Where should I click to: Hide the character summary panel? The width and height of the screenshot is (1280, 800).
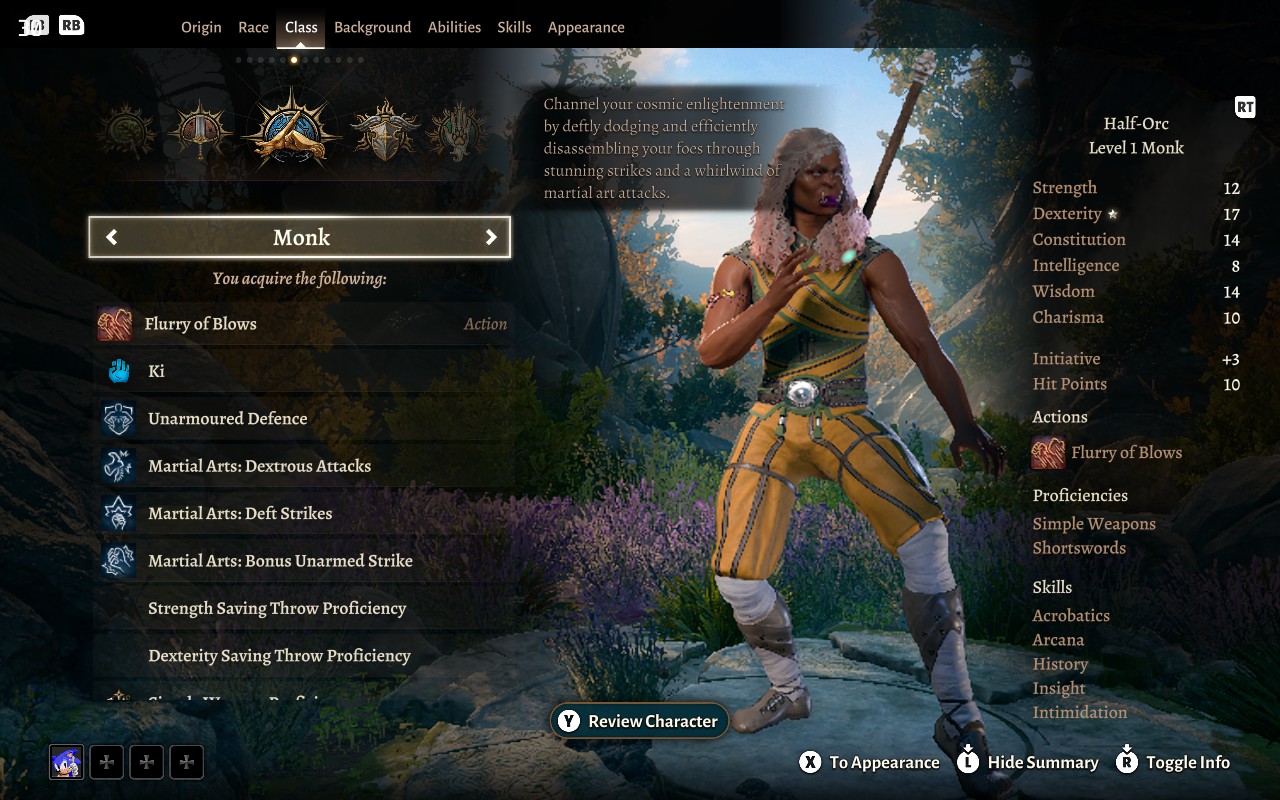(x=1027, y=762)
